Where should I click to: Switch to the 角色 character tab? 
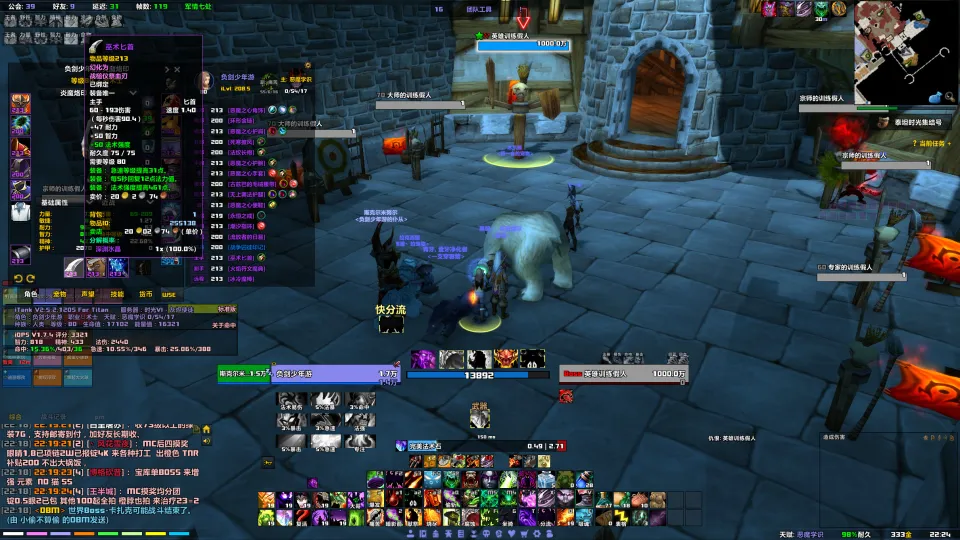(x=30, y=294)
